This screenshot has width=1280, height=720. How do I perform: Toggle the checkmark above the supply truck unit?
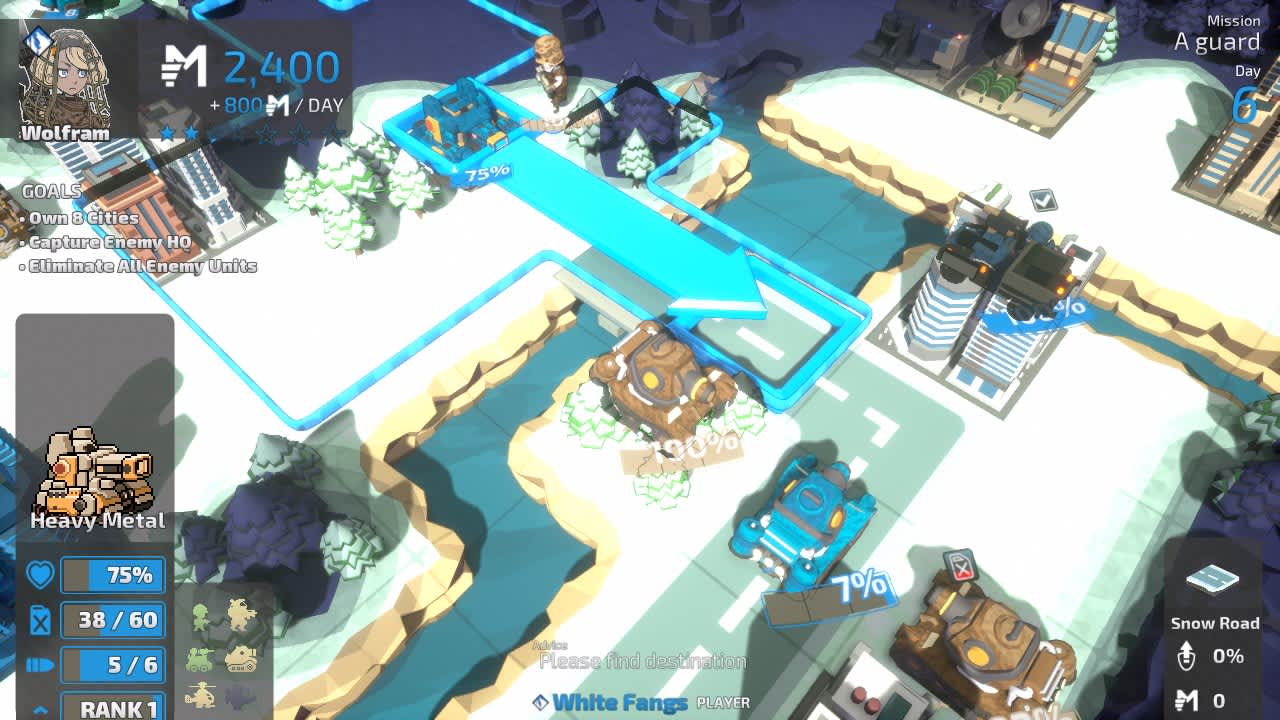tap(1042, 199)
